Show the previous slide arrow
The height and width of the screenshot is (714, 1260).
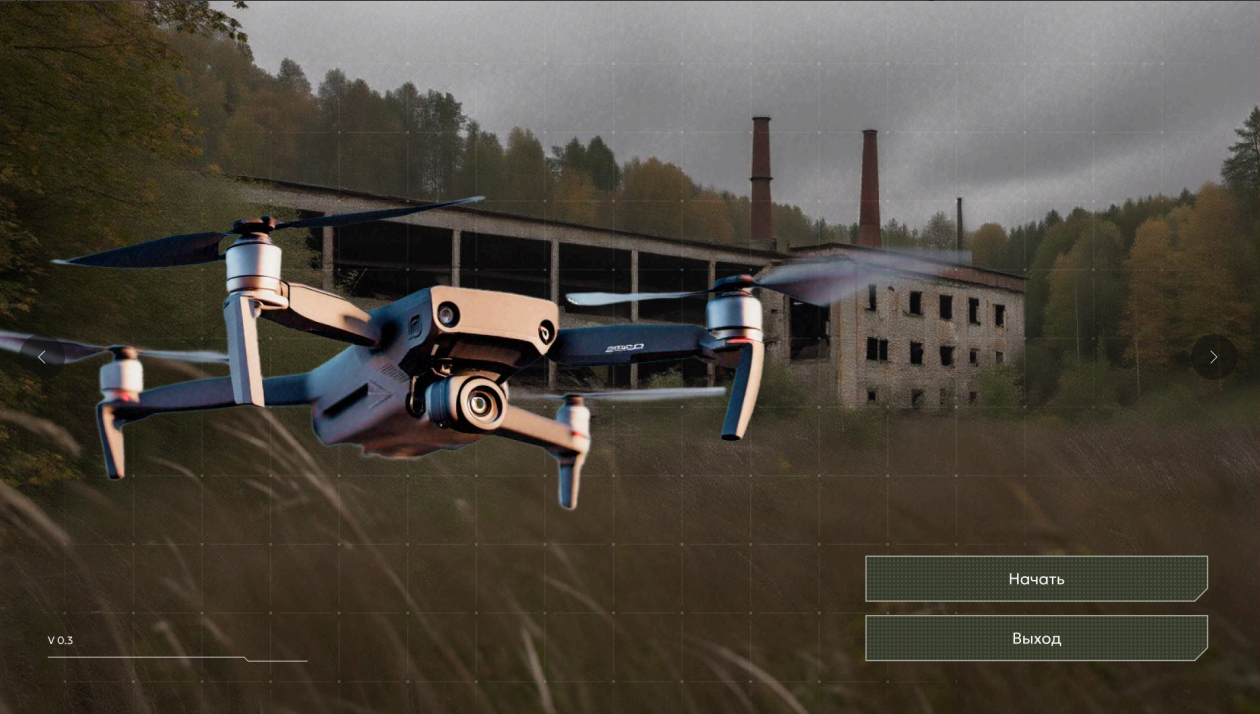tap(42, 357)
